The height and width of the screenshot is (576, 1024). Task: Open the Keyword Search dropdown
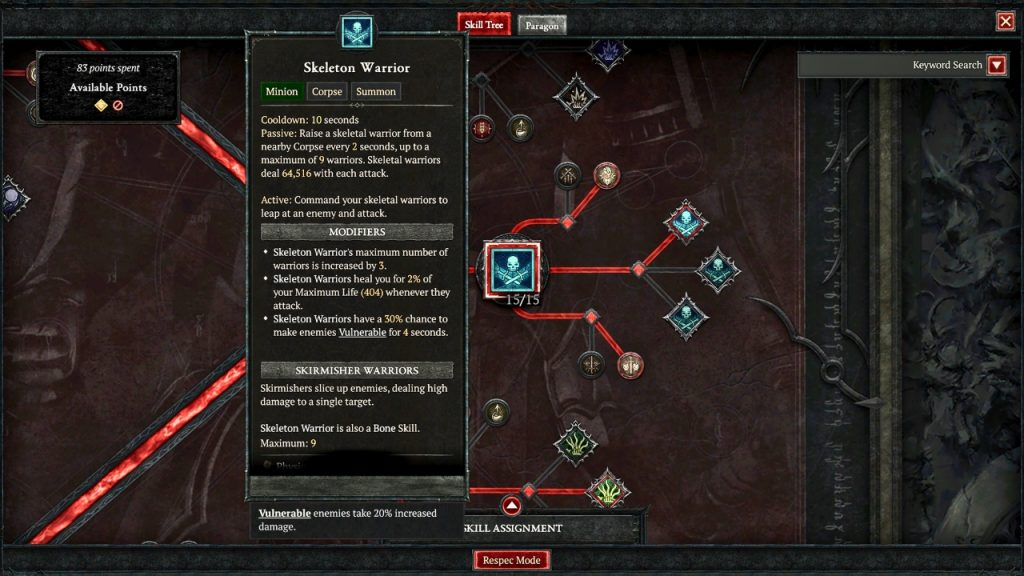click(x=996, y=65)
